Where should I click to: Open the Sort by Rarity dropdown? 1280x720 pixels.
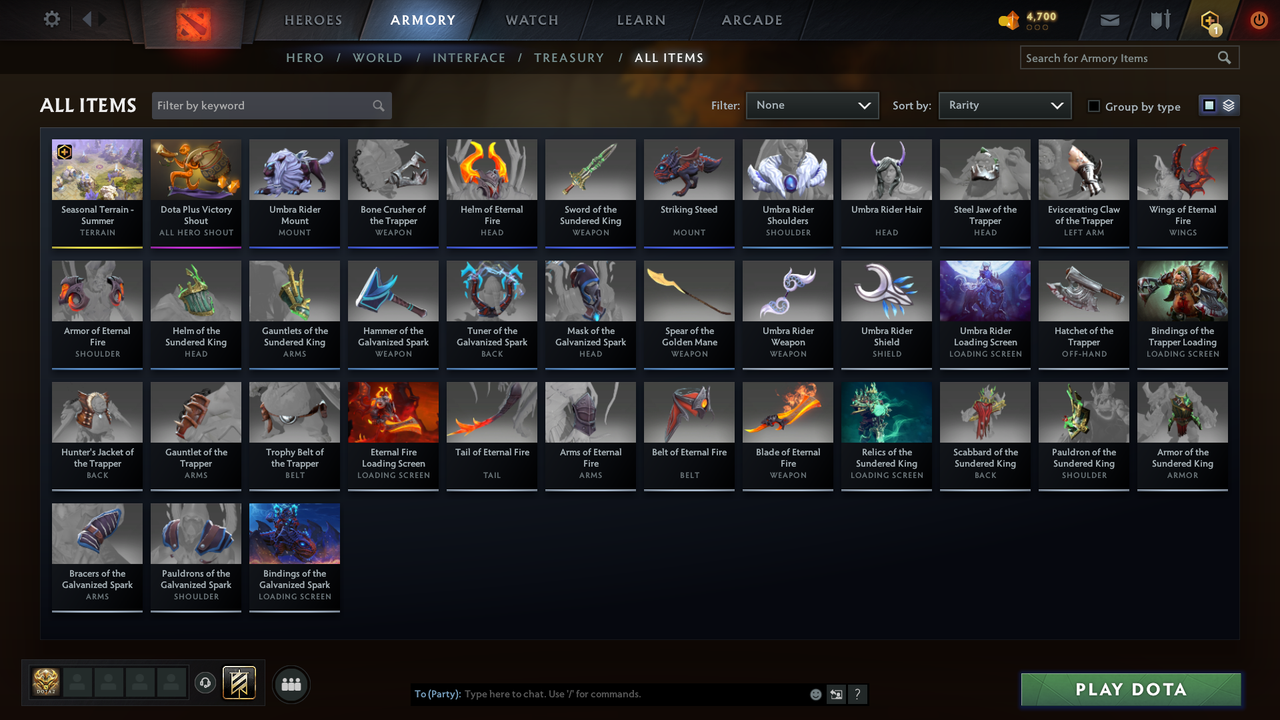click(1004, 105)
